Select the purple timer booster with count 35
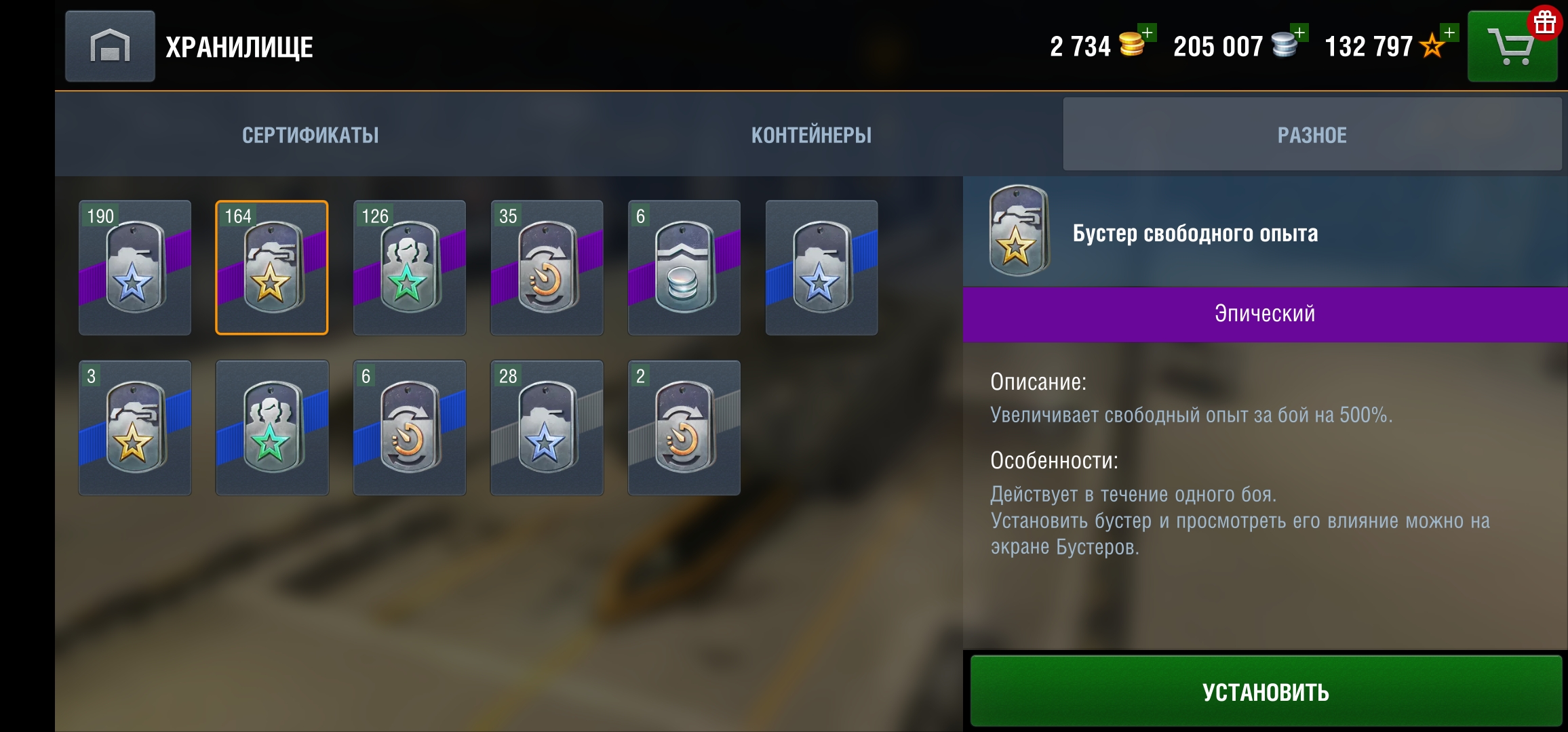Screen dimensions: 1568x732 pos(547,268)
